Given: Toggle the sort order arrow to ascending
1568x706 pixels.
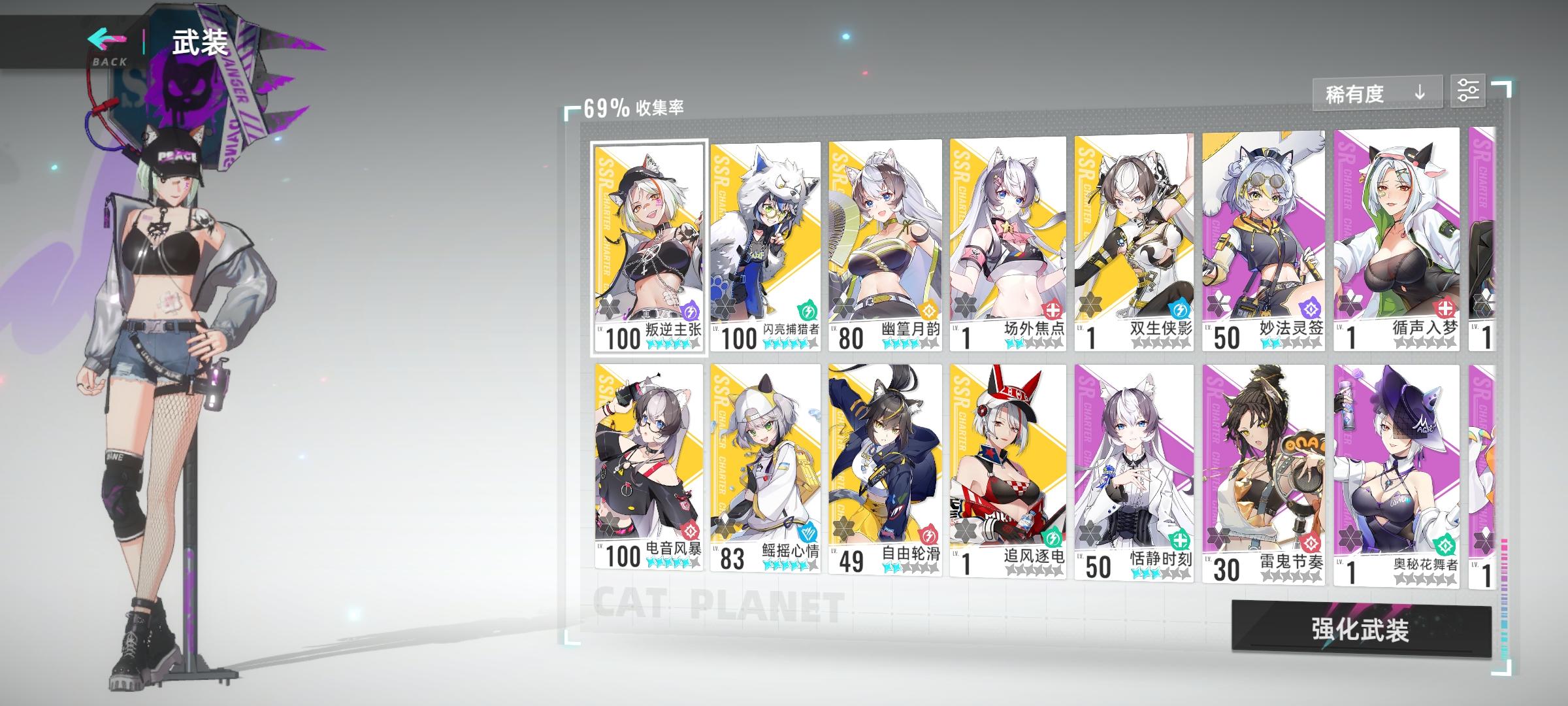Looking at the screenshot, I should pos(1419,93).
